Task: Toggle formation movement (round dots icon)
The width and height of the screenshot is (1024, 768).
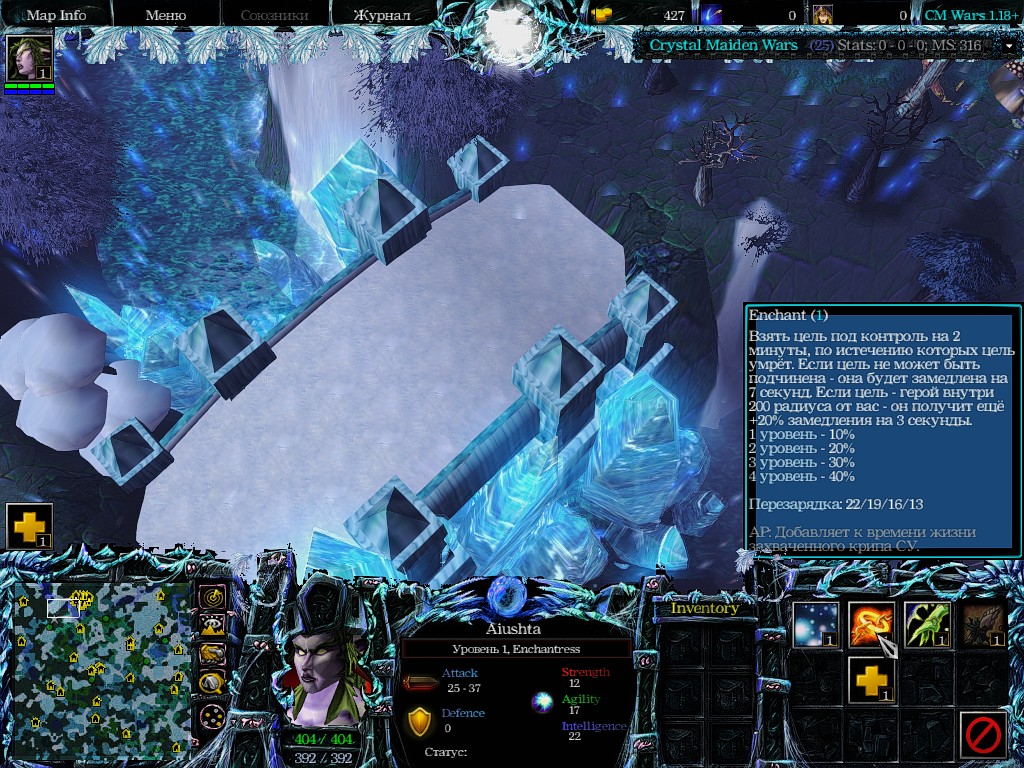Action: [x=212, y=716]
